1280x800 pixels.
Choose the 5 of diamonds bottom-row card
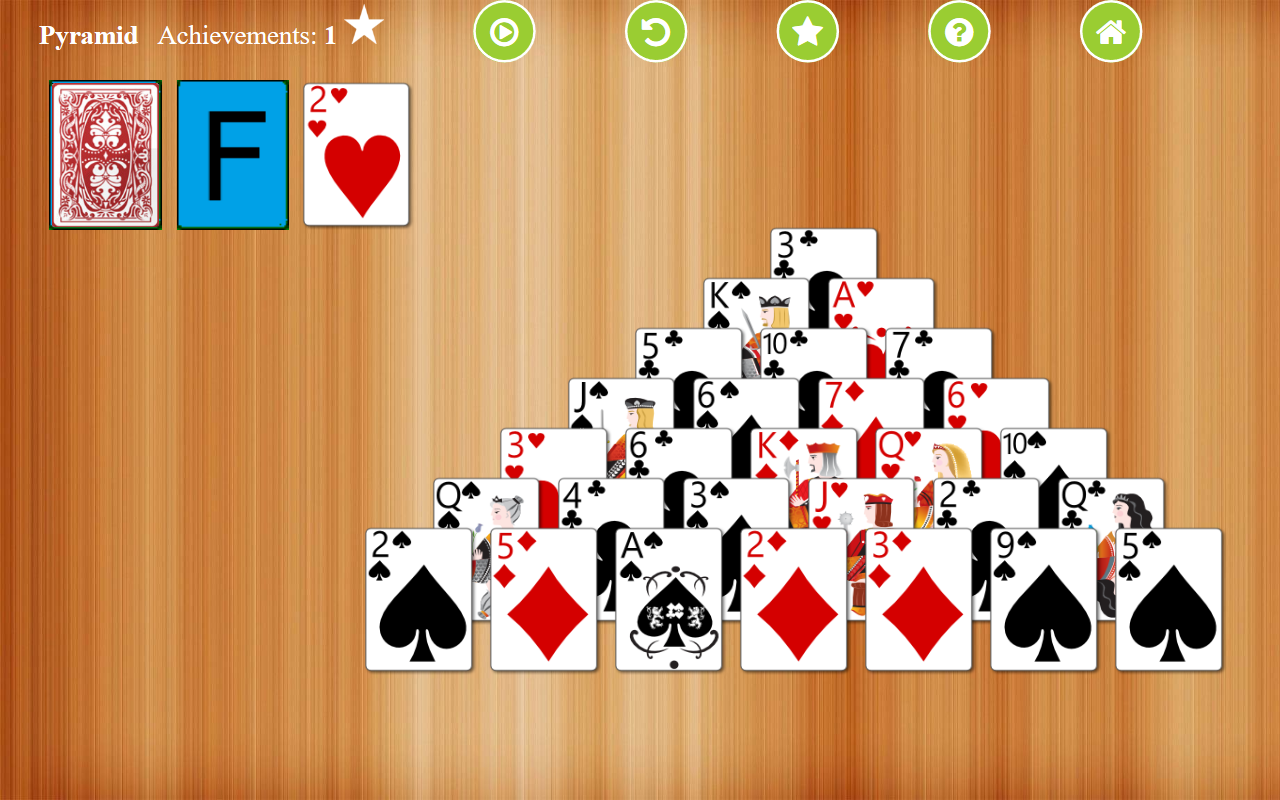(543, 600)
